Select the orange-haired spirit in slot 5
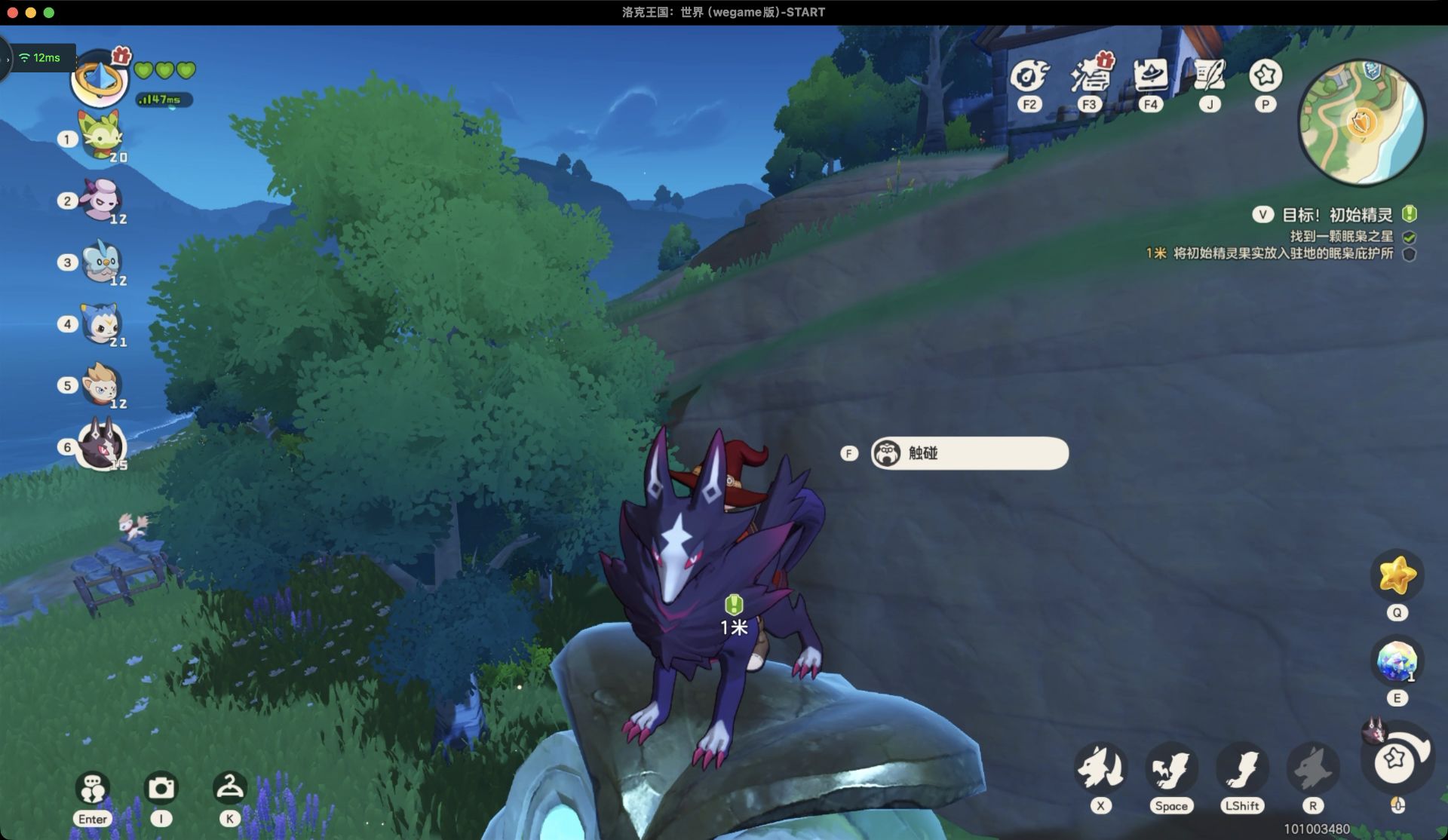 click(x=102, y=385)
